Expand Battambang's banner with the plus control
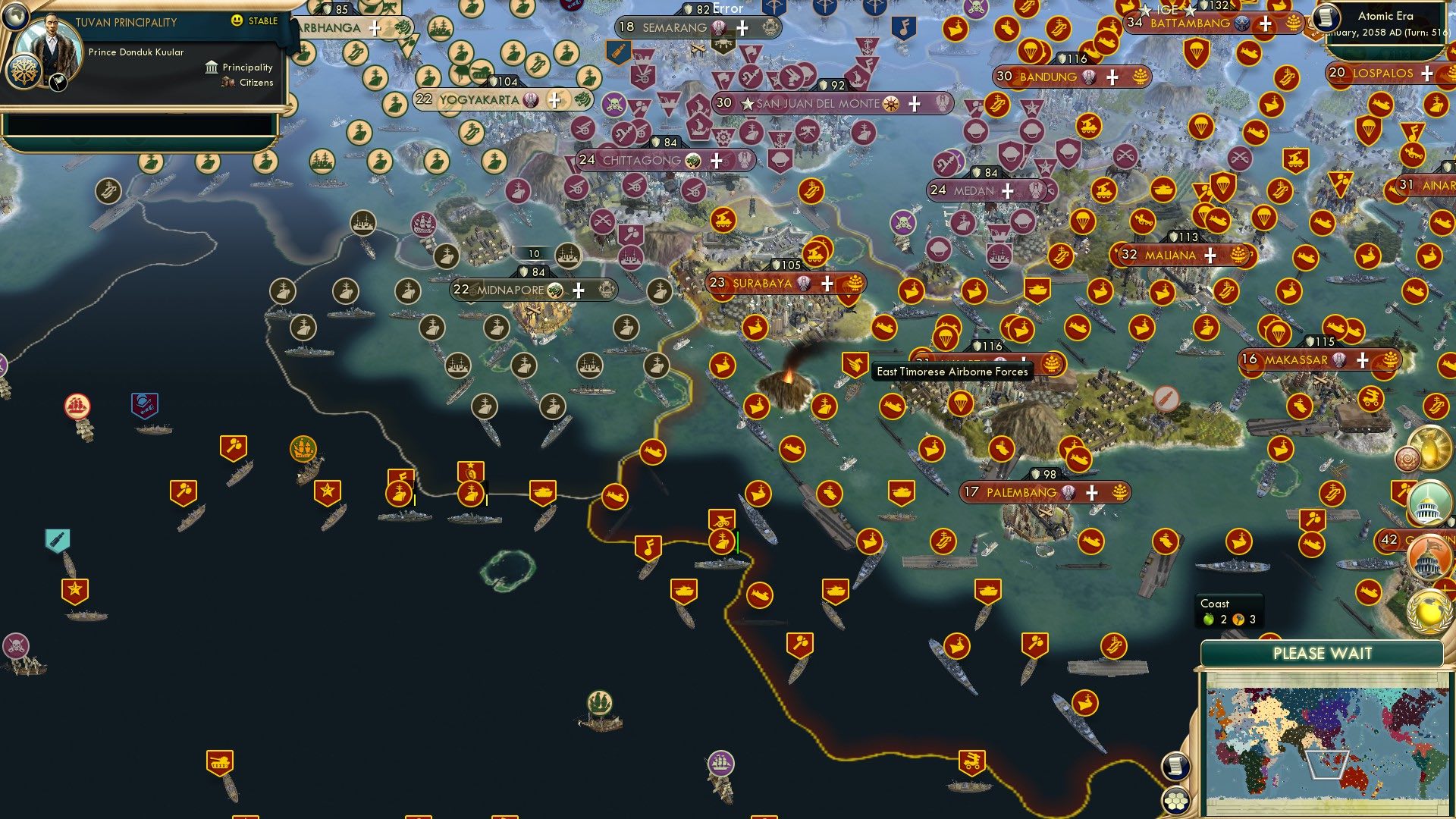This screenshot has height=819, width=1456. pyautogui.click(x=1263, y=24)
